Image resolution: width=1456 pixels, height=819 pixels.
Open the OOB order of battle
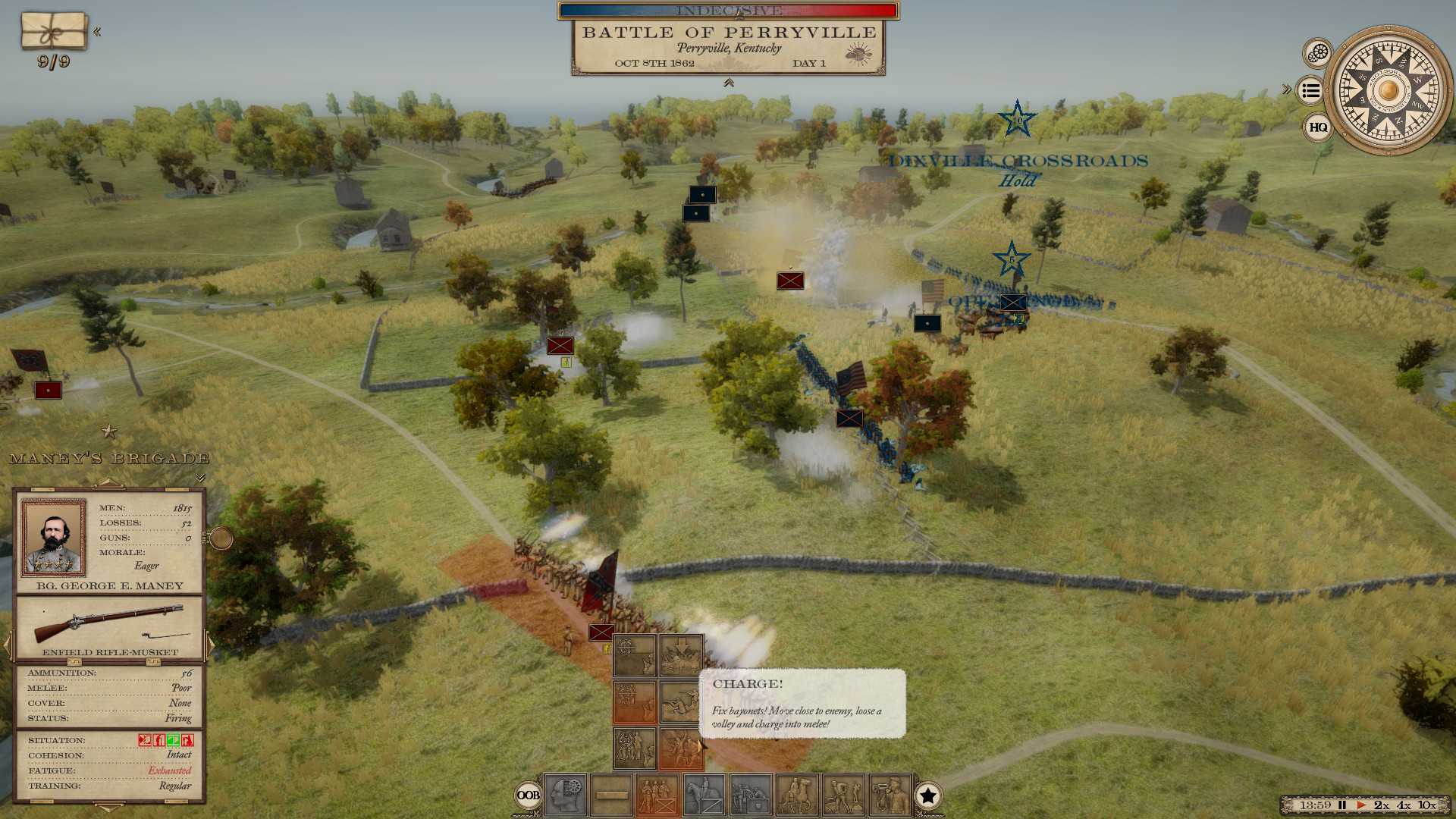[x=529, y=795]
